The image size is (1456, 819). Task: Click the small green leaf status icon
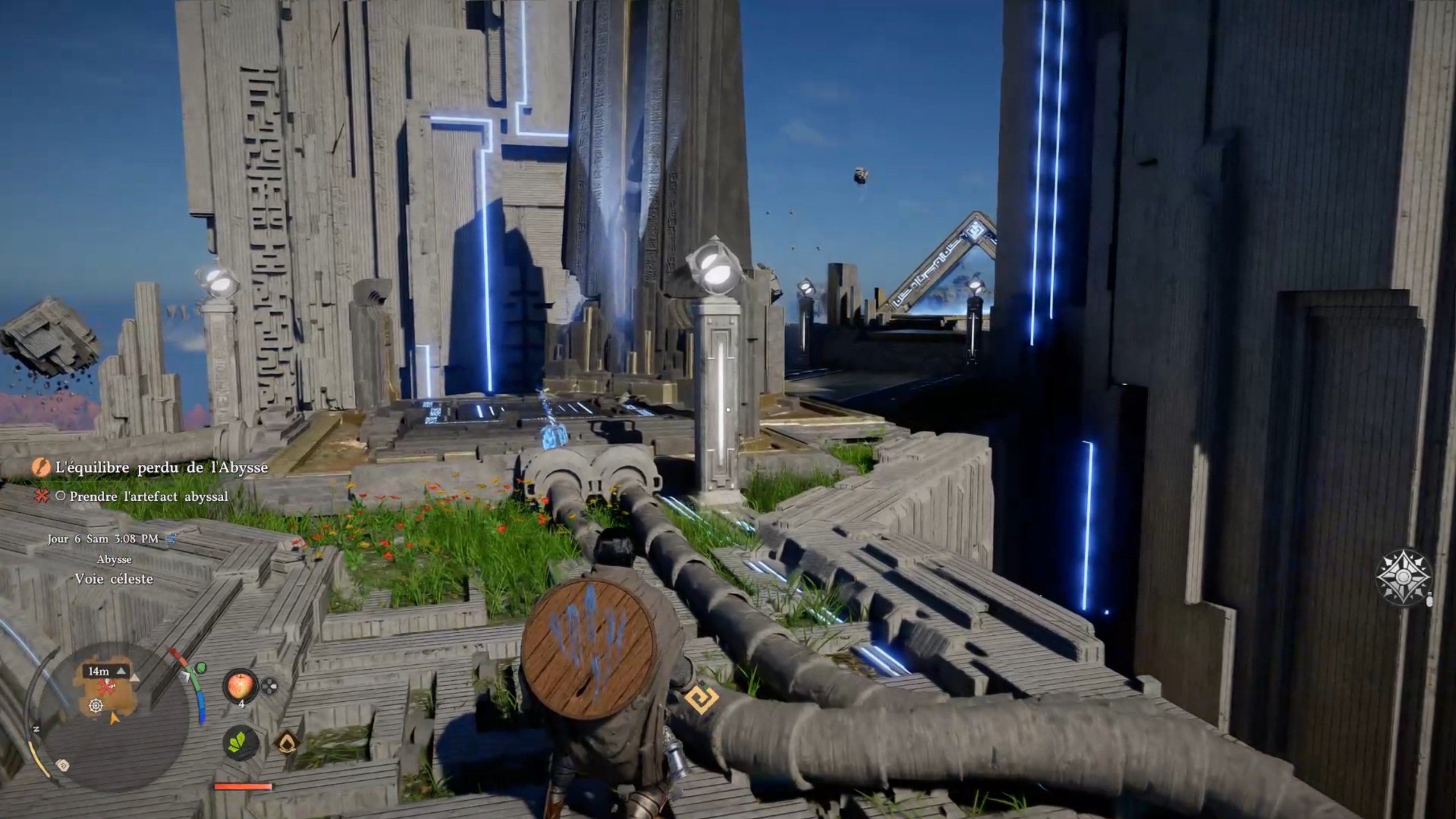click(201, 667)
